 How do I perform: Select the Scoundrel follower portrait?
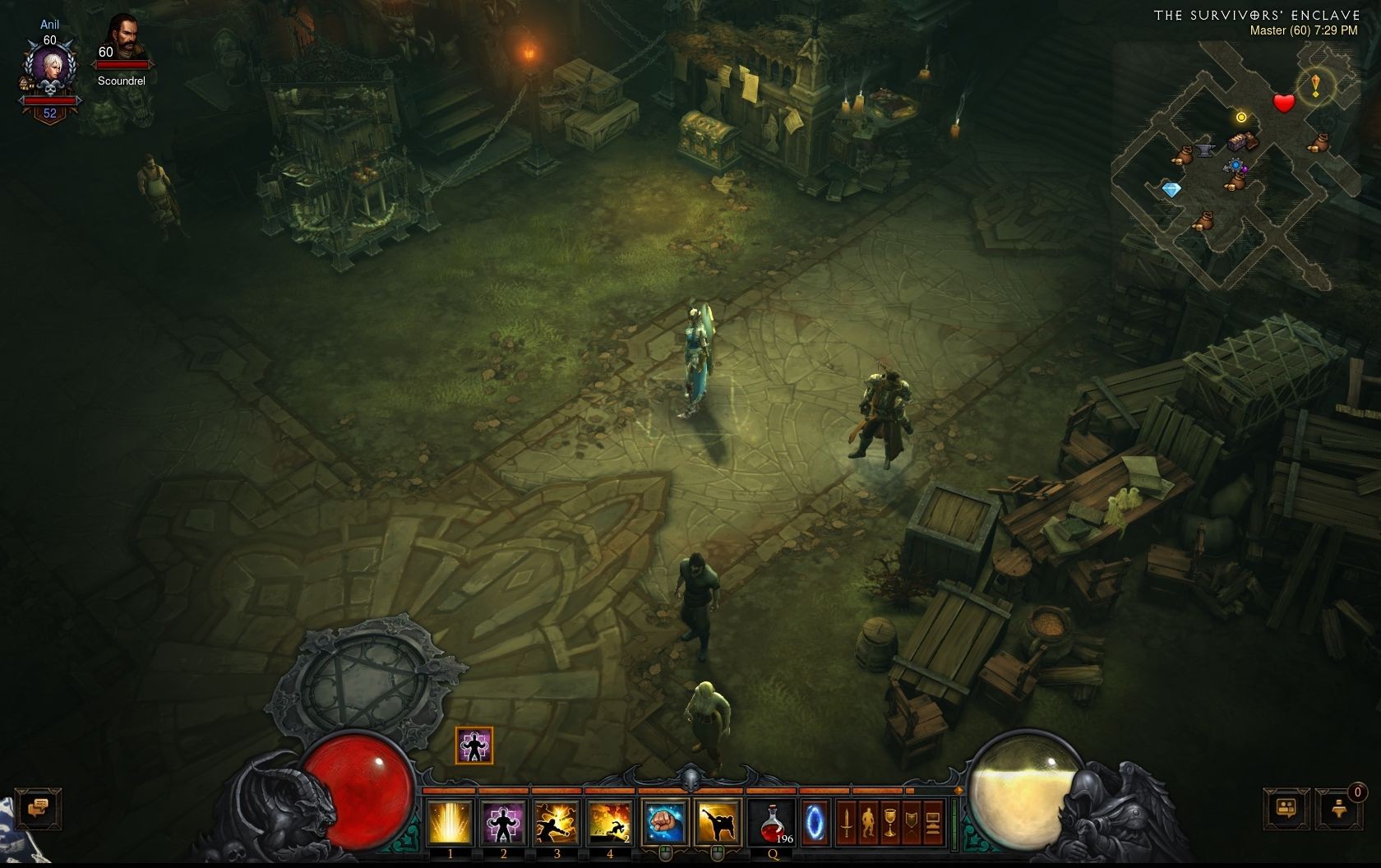tap(122, 39)
